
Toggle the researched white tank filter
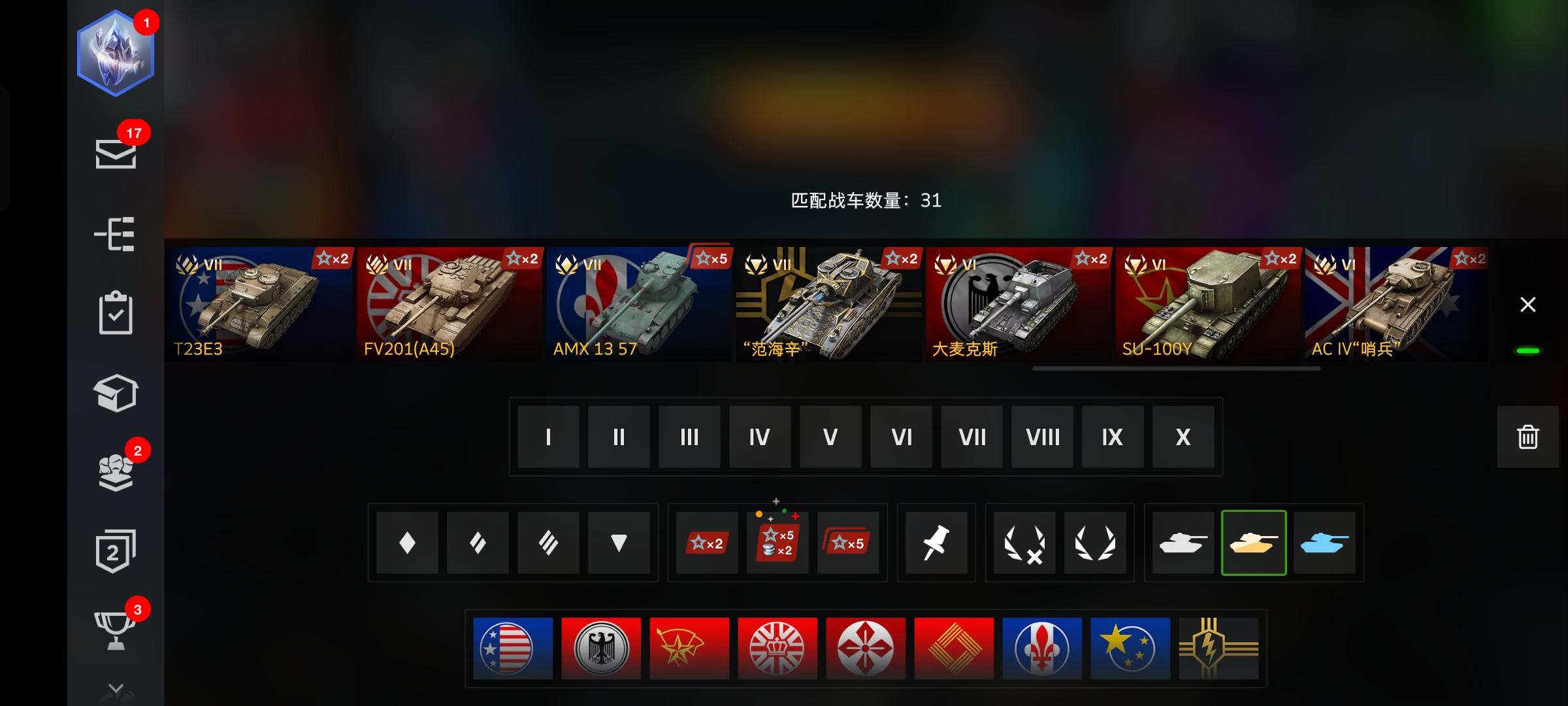[1184, 543]
